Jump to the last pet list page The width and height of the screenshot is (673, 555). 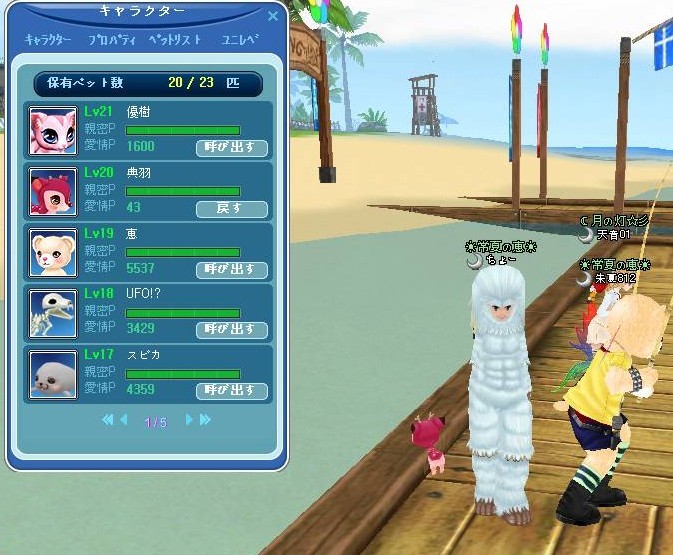[x=205, y=421]
